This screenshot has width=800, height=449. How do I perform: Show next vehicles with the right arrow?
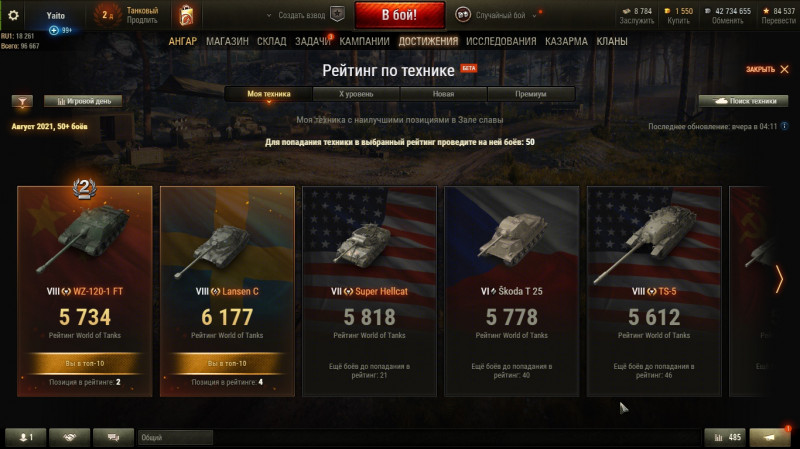pyautogui.click(x=780, y=279)
